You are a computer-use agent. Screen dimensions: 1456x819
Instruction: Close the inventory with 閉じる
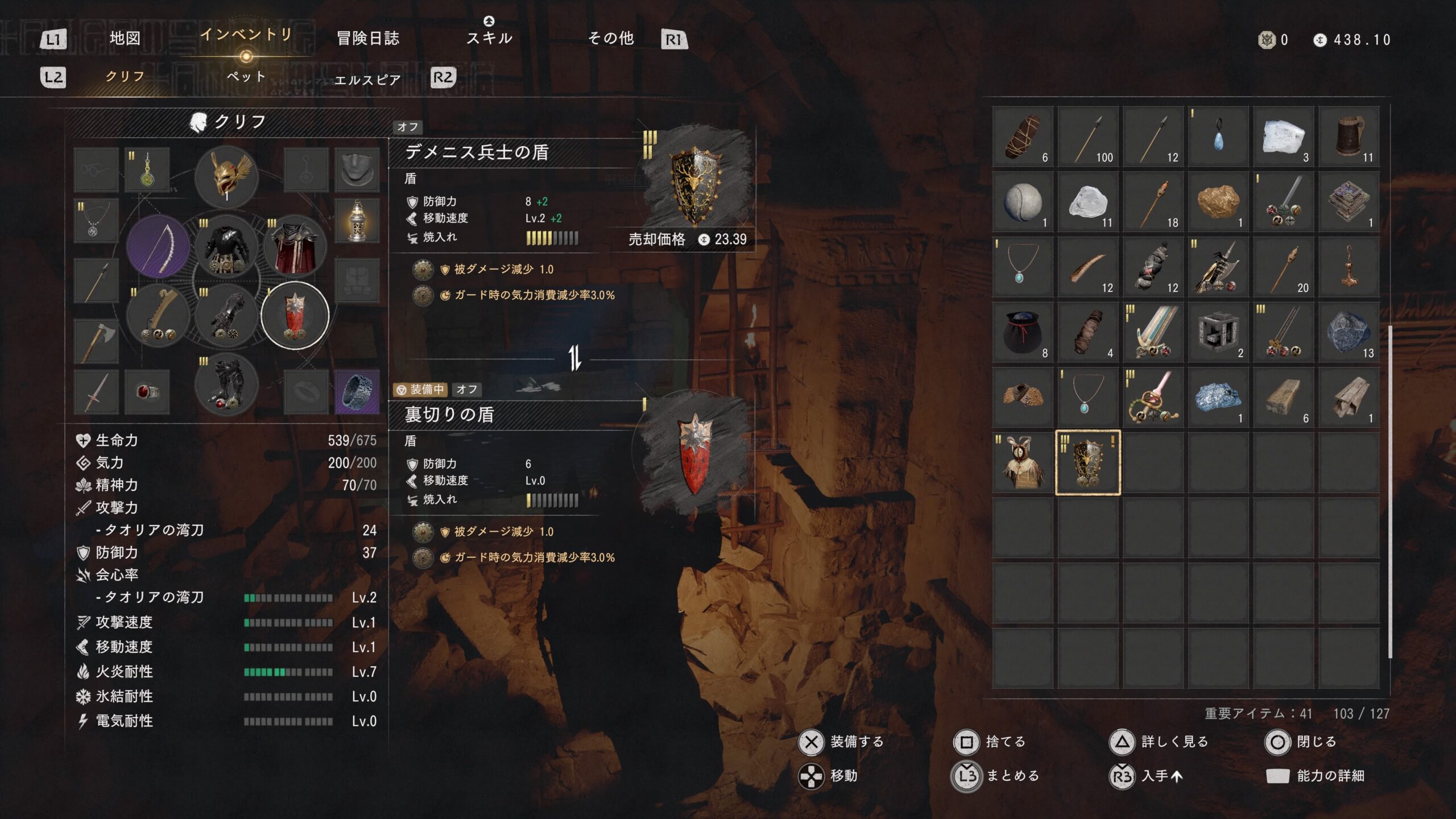(x=1302, y=742)
